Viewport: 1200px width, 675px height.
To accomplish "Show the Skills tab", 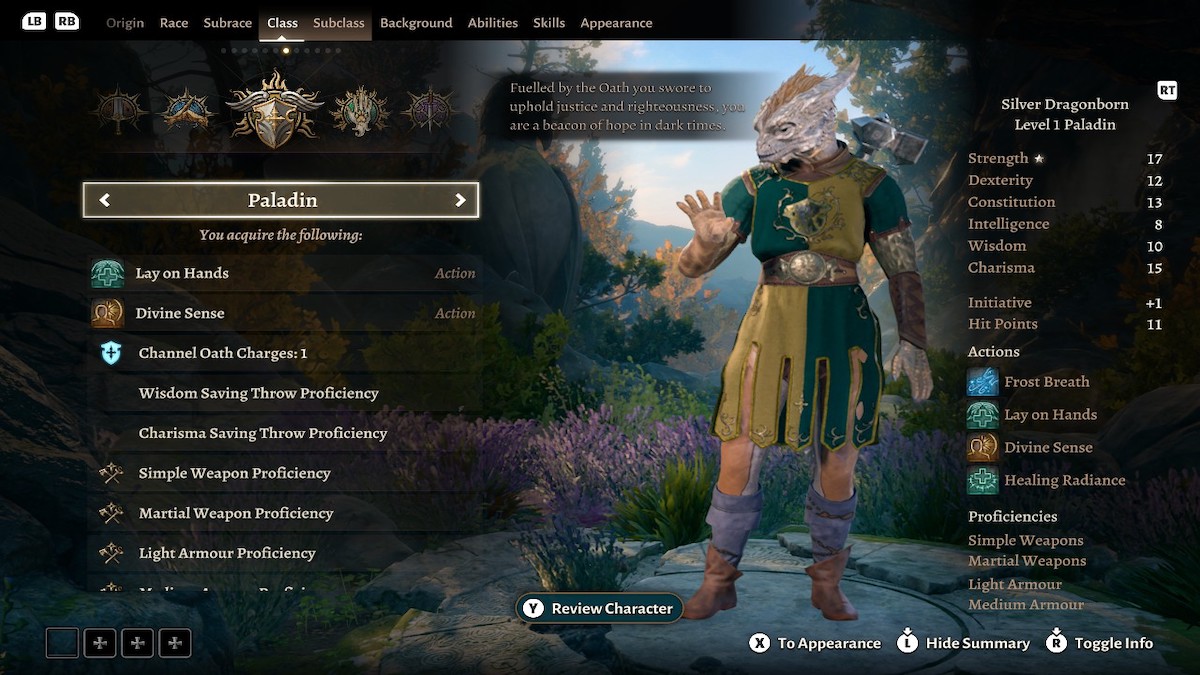I will pos(549,23).
